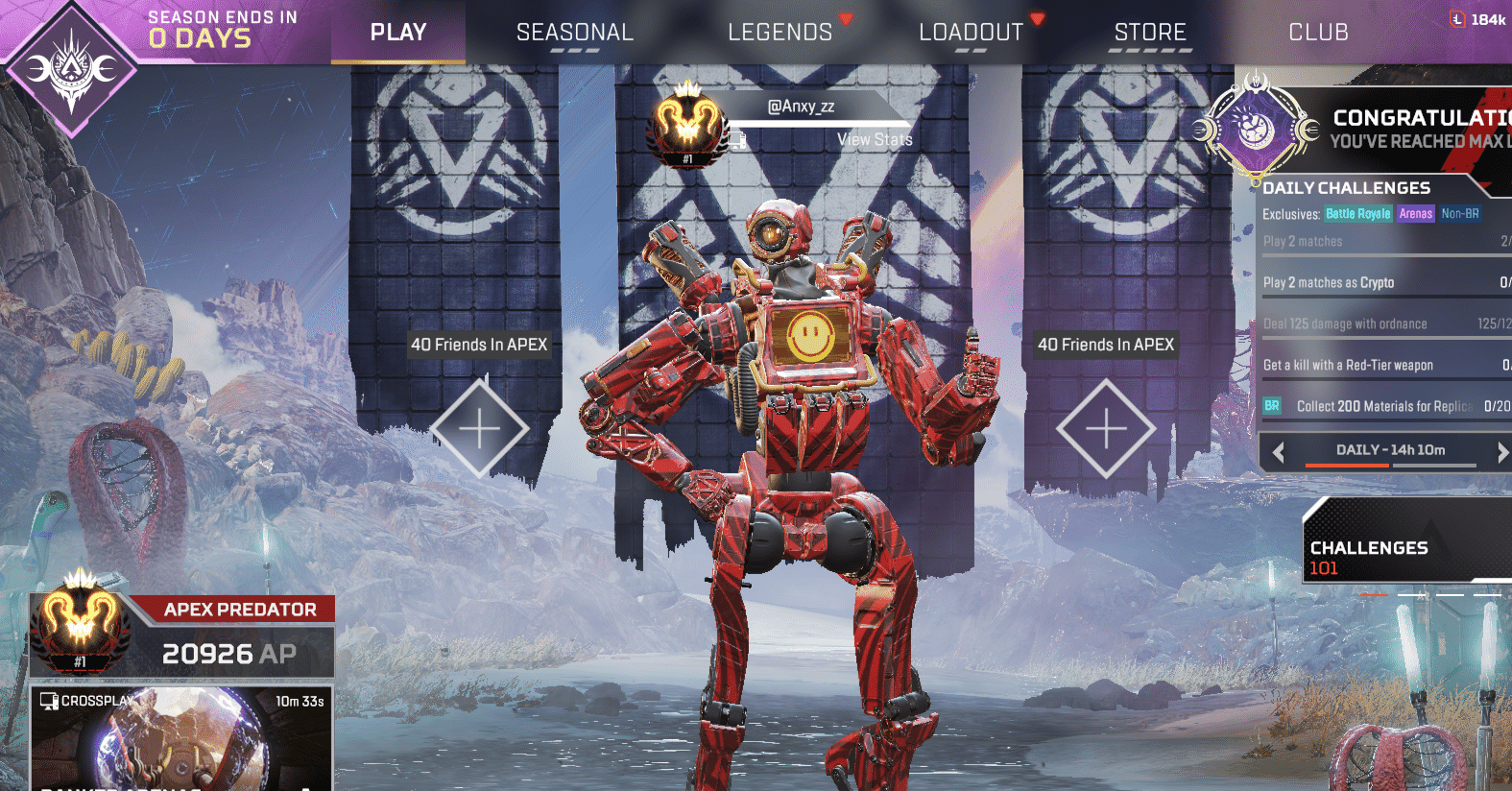Image resolution: width=1512 pixels, height=791 pixels.
Task: Open the LOADOUT tab
Action: (x=971, y=33)
